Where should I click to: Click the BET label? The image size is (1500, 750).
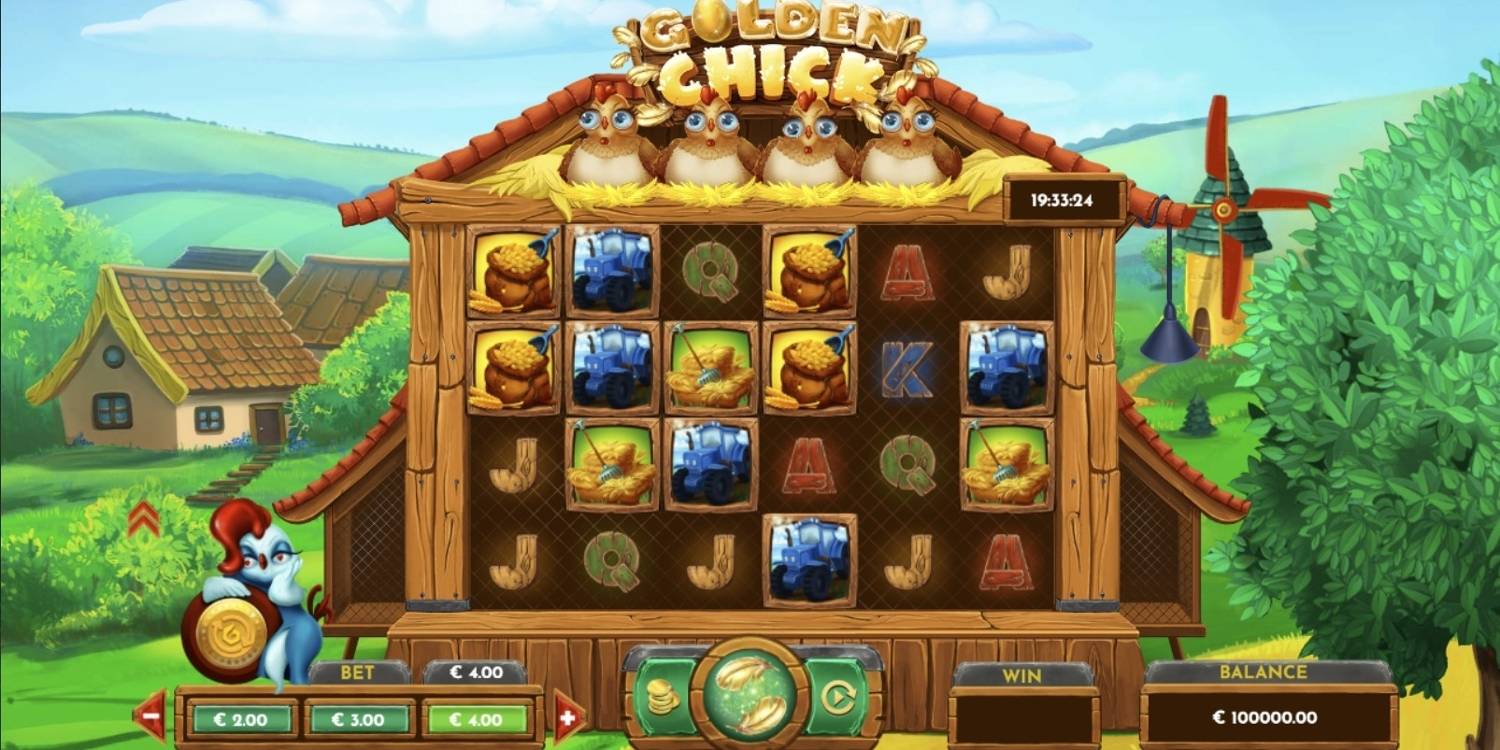coord(358,673)
